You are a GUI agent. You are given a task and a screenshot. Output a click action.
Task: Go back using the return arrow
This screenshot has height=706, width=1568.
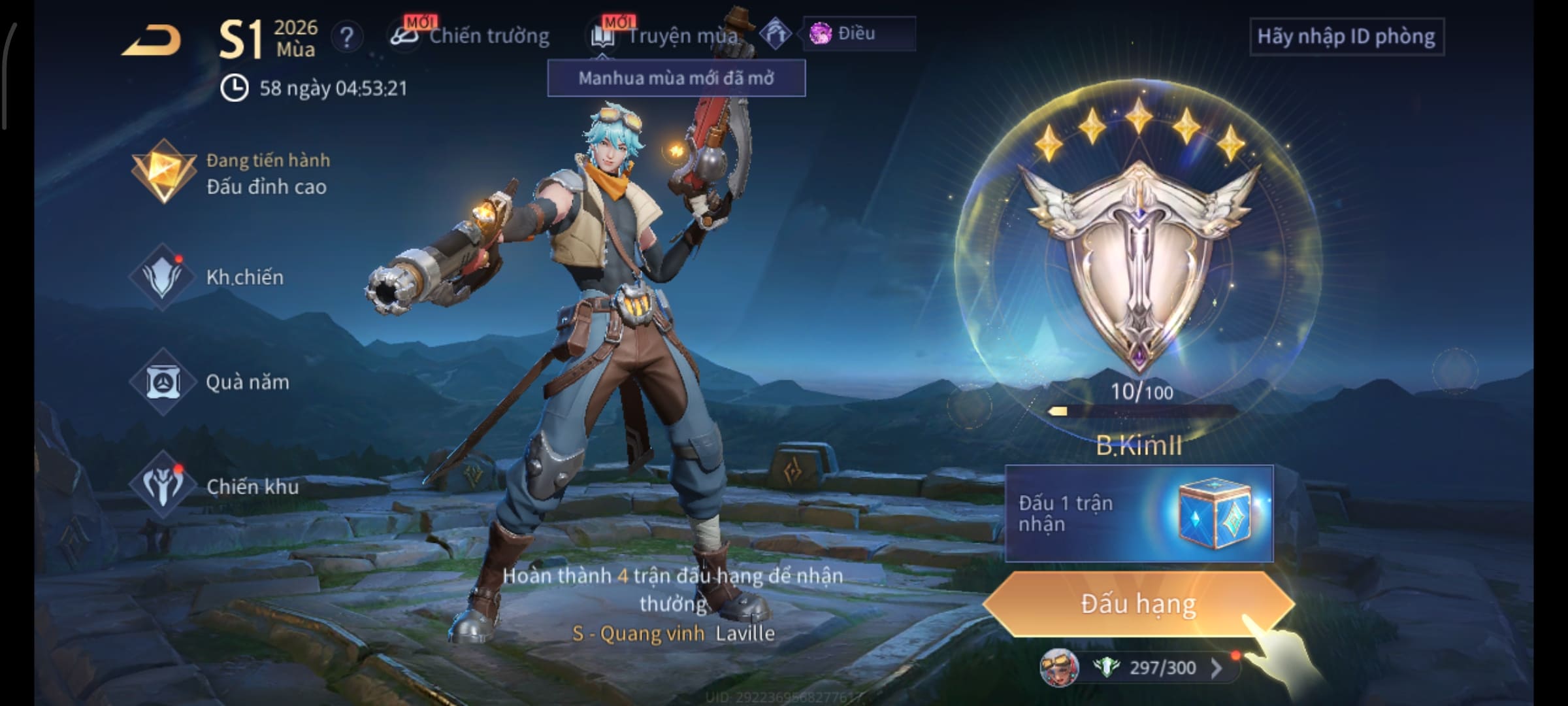point(152,41)
